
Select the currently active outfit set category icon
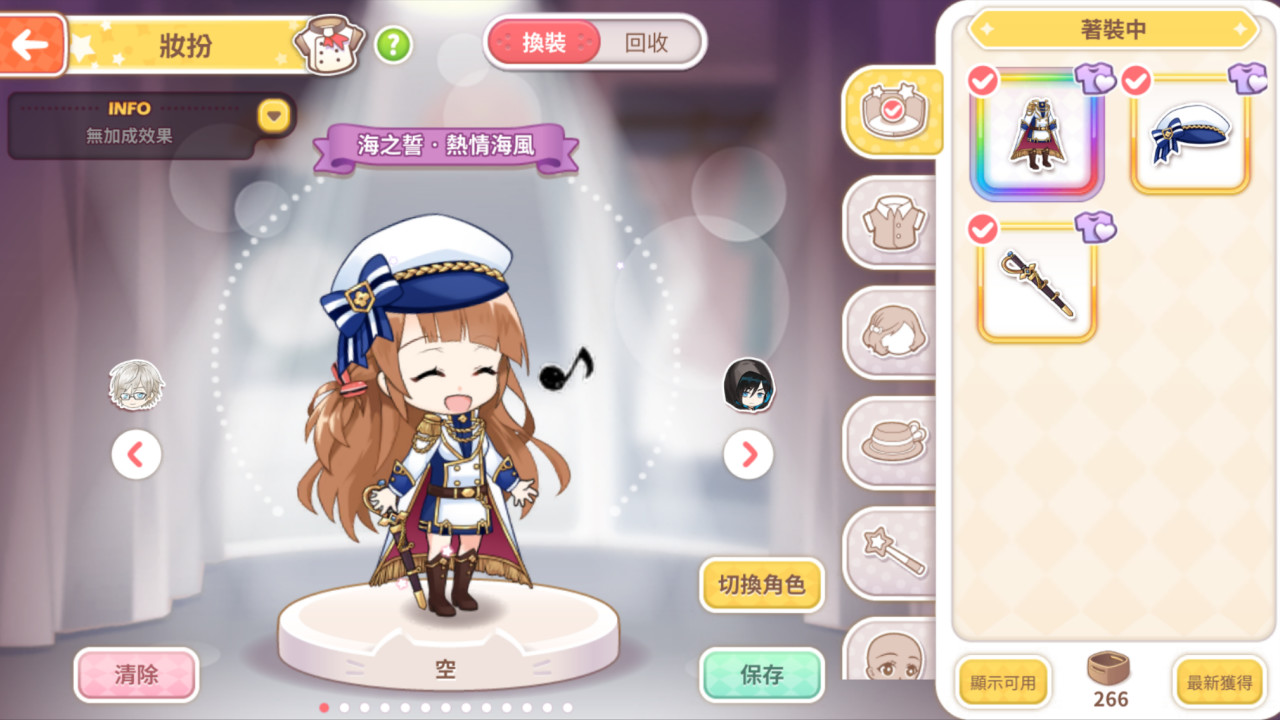click(891, 112)
